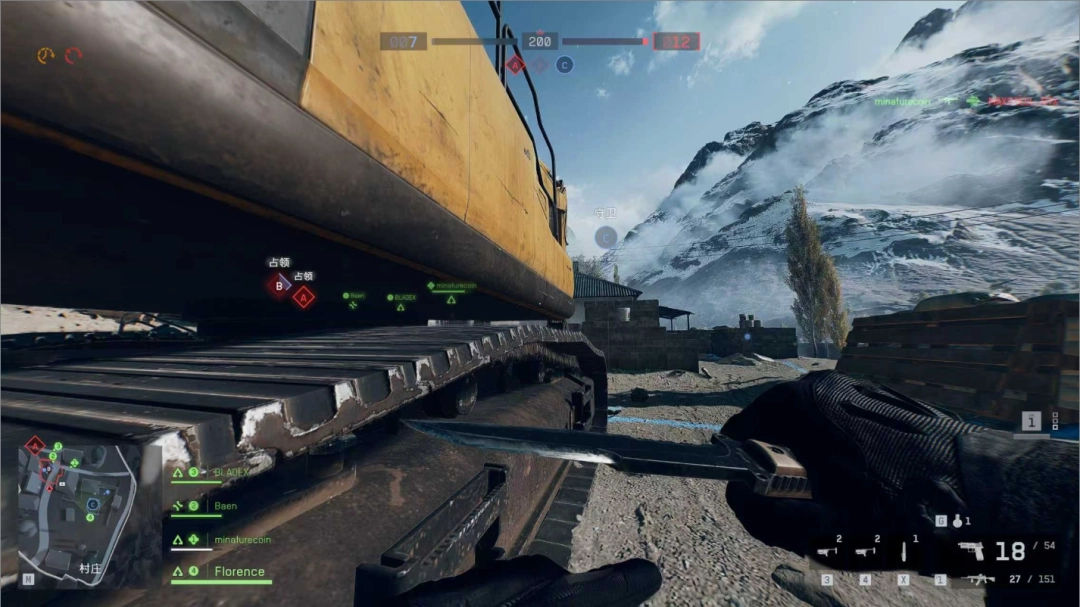Image resolution: width=1080 pixels, height=607 pixels.
Task: Click the red objective A icon in the top bar
Action: (x=515, y=65)
